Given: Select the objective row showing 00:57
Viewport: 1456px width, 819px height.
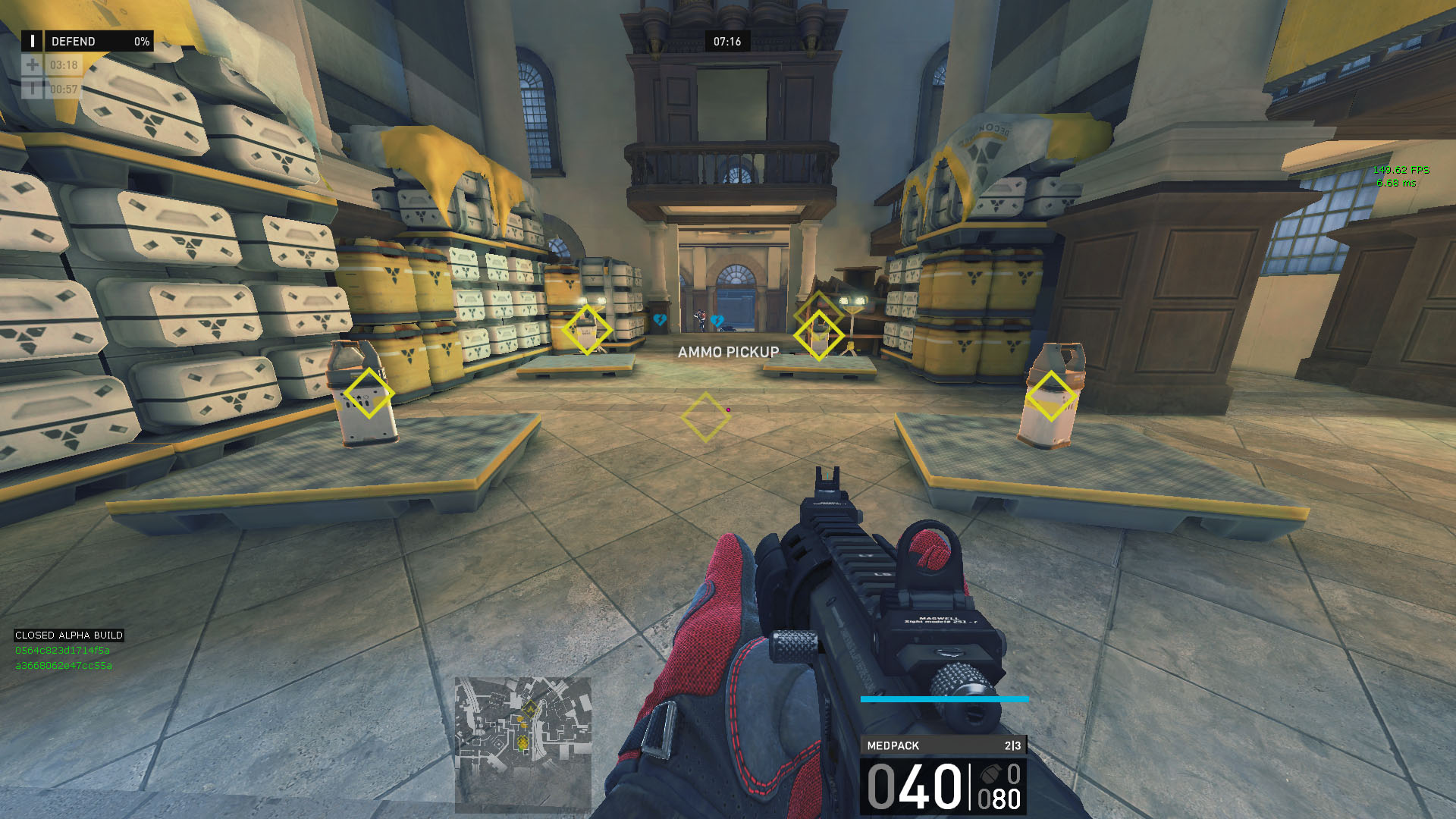Looking at the screenshot, I should click(51, 89).
